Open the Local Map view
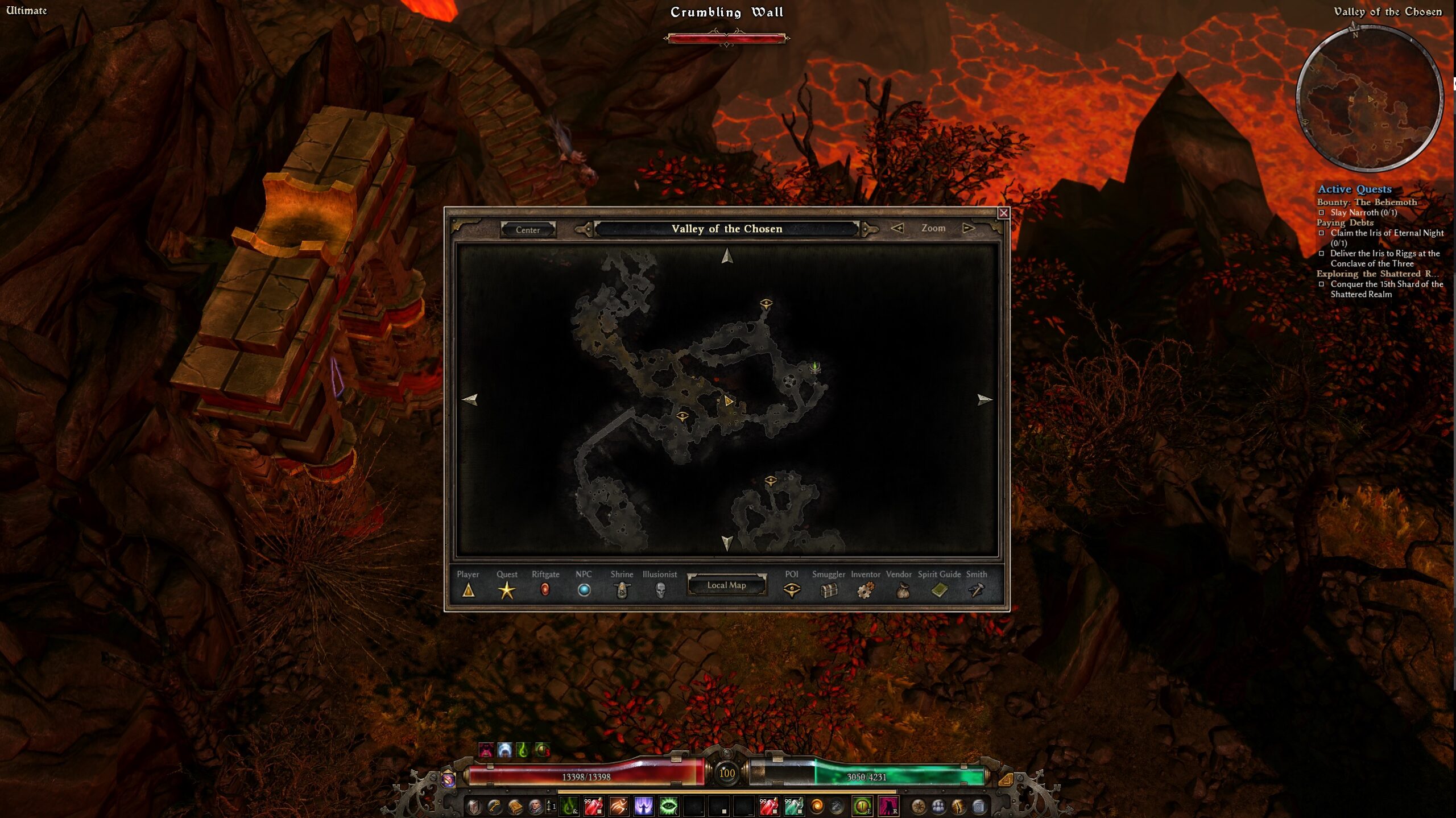1456x818 pixels. (727, 586)
